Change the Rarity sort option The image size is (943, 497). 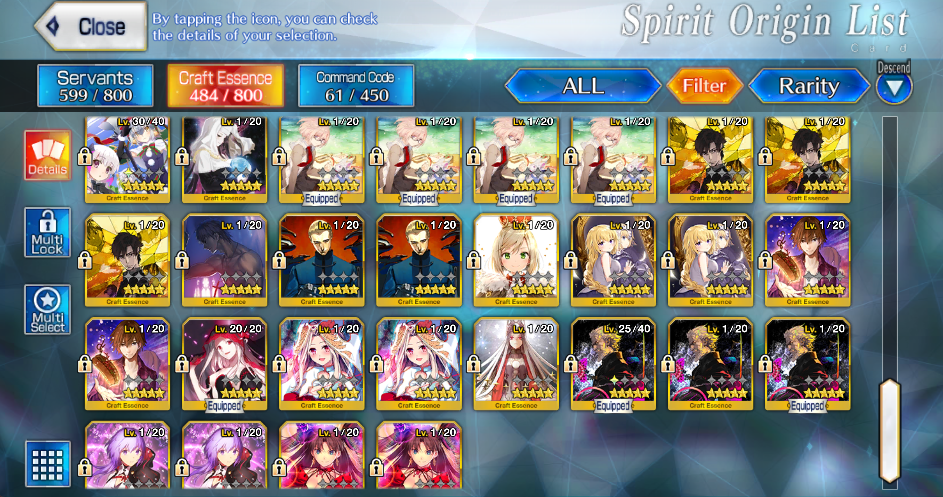[809, 86]
